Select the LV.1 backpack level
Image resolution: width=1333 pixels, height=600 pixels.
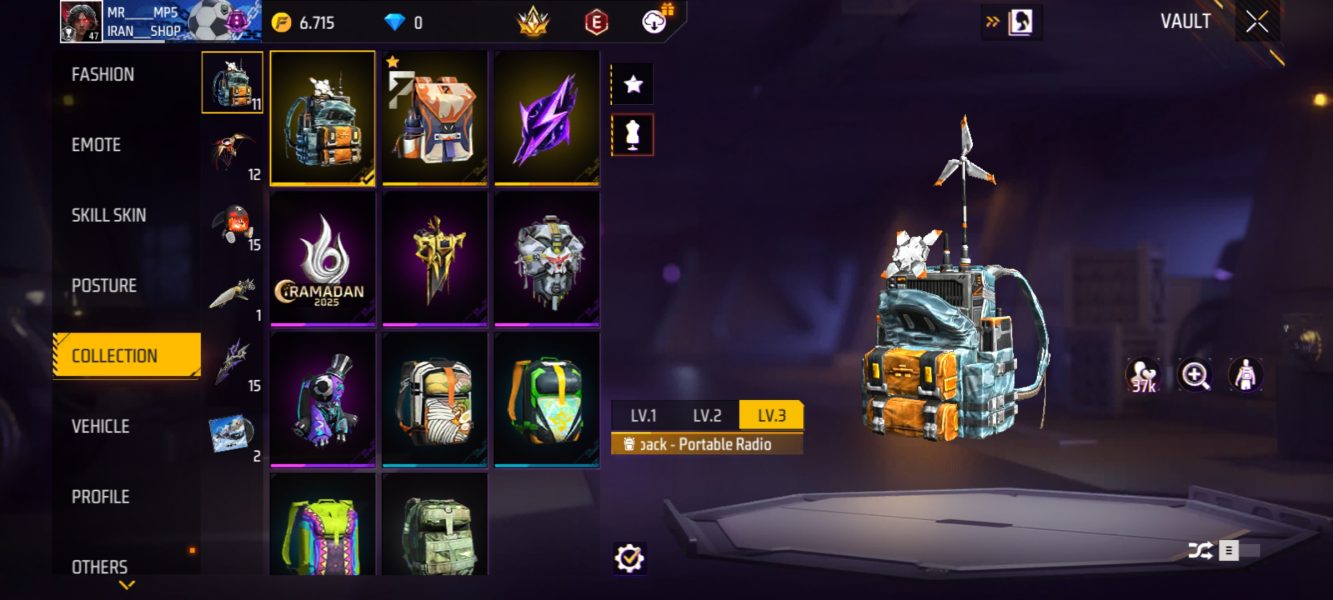(644, 416)
